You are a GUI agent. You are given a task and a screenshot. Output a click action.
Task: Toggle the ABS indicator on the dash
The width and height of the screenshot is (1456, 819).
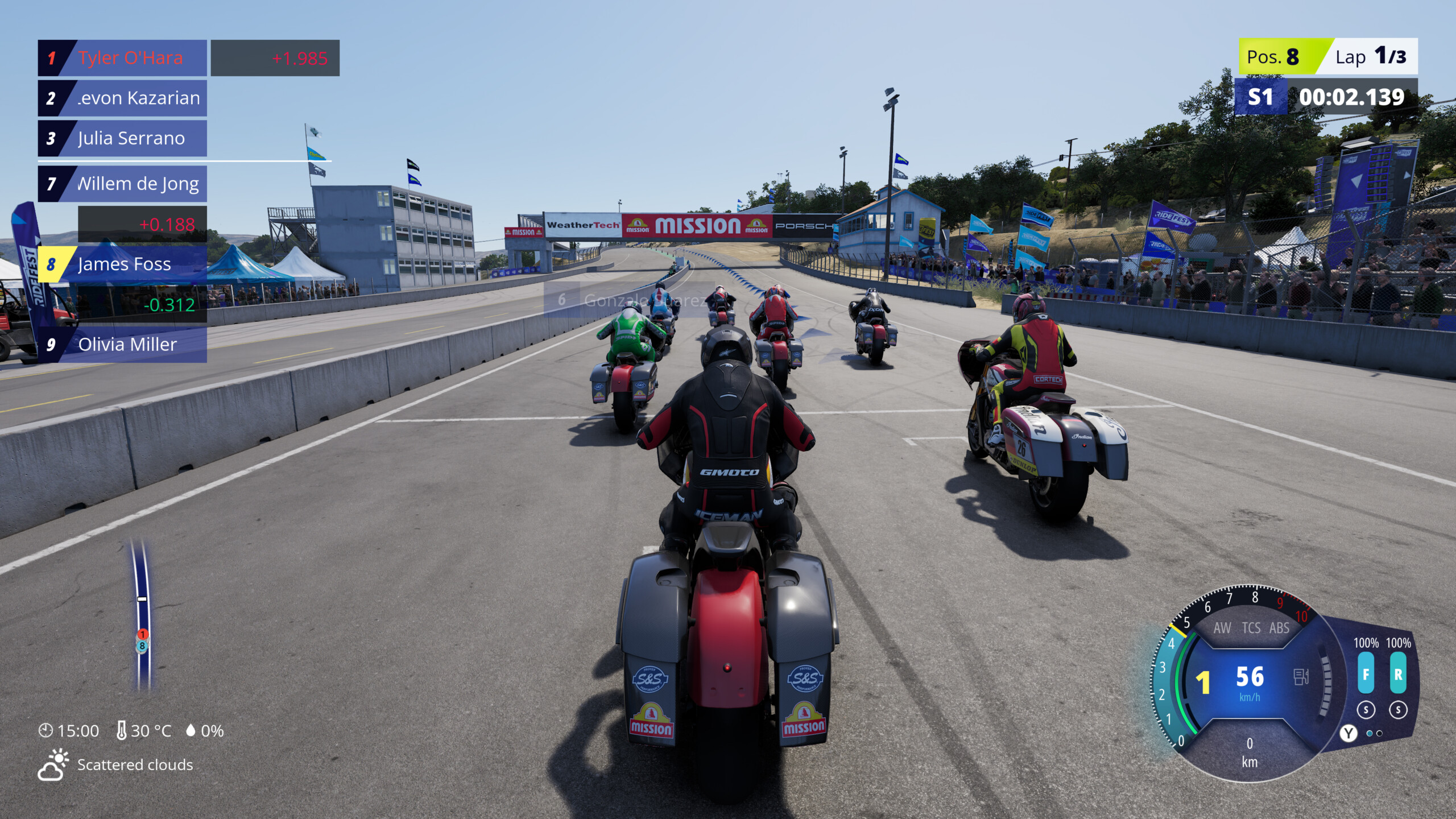coord(1279,628)
